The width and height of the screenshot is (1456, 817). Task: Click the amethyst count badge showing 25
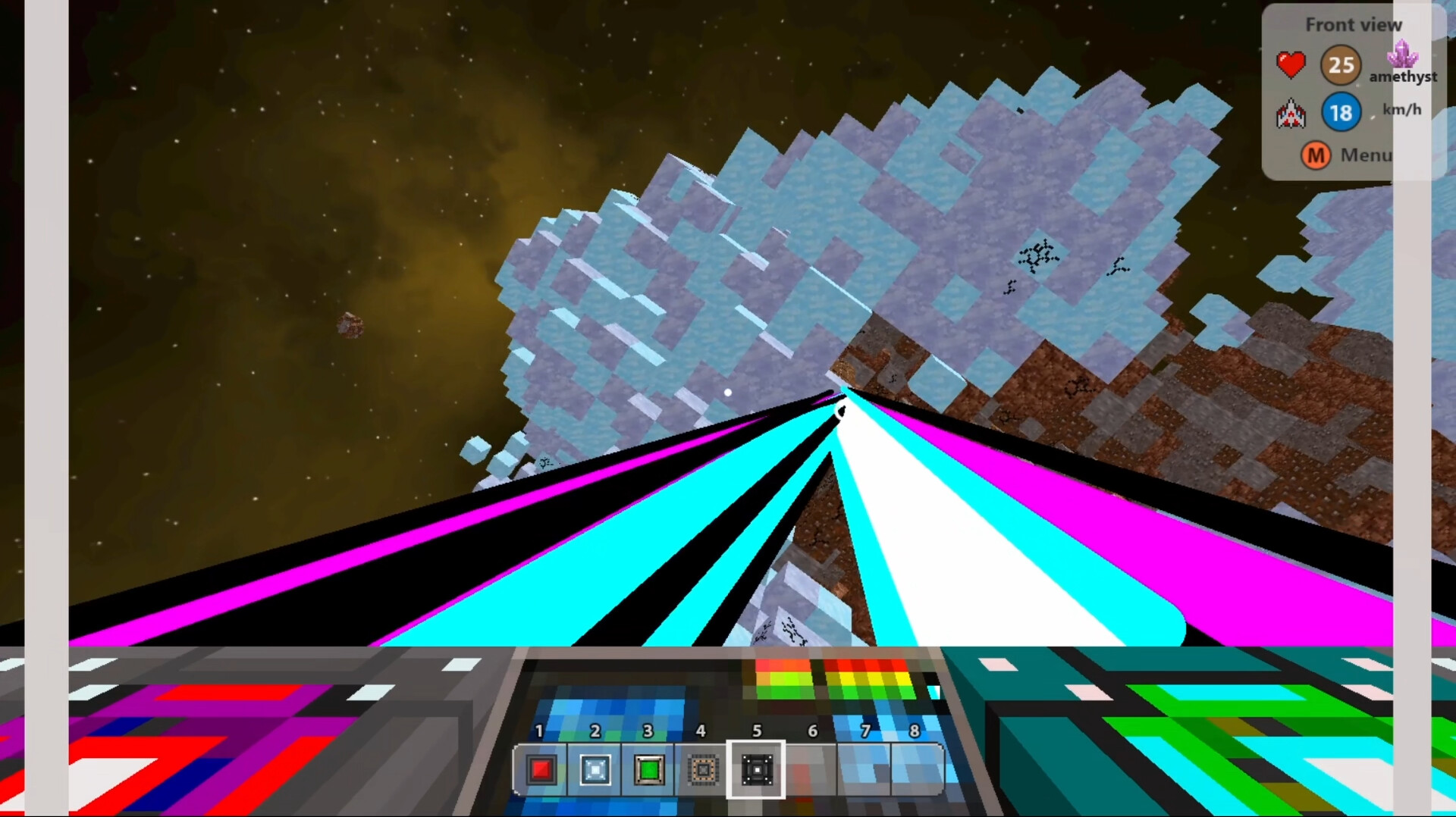pyautogui.click(x=1341, y=65)
